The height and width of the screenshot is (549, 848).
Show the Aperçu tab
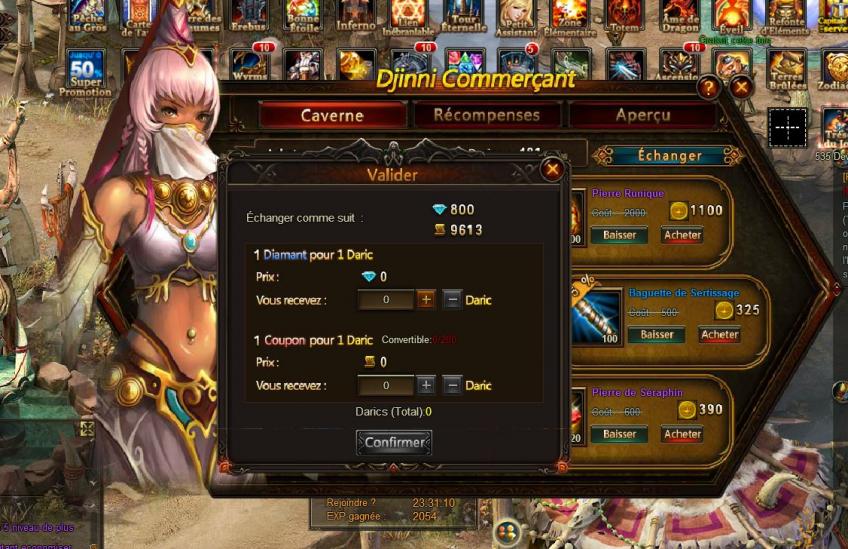pos(643,115)
